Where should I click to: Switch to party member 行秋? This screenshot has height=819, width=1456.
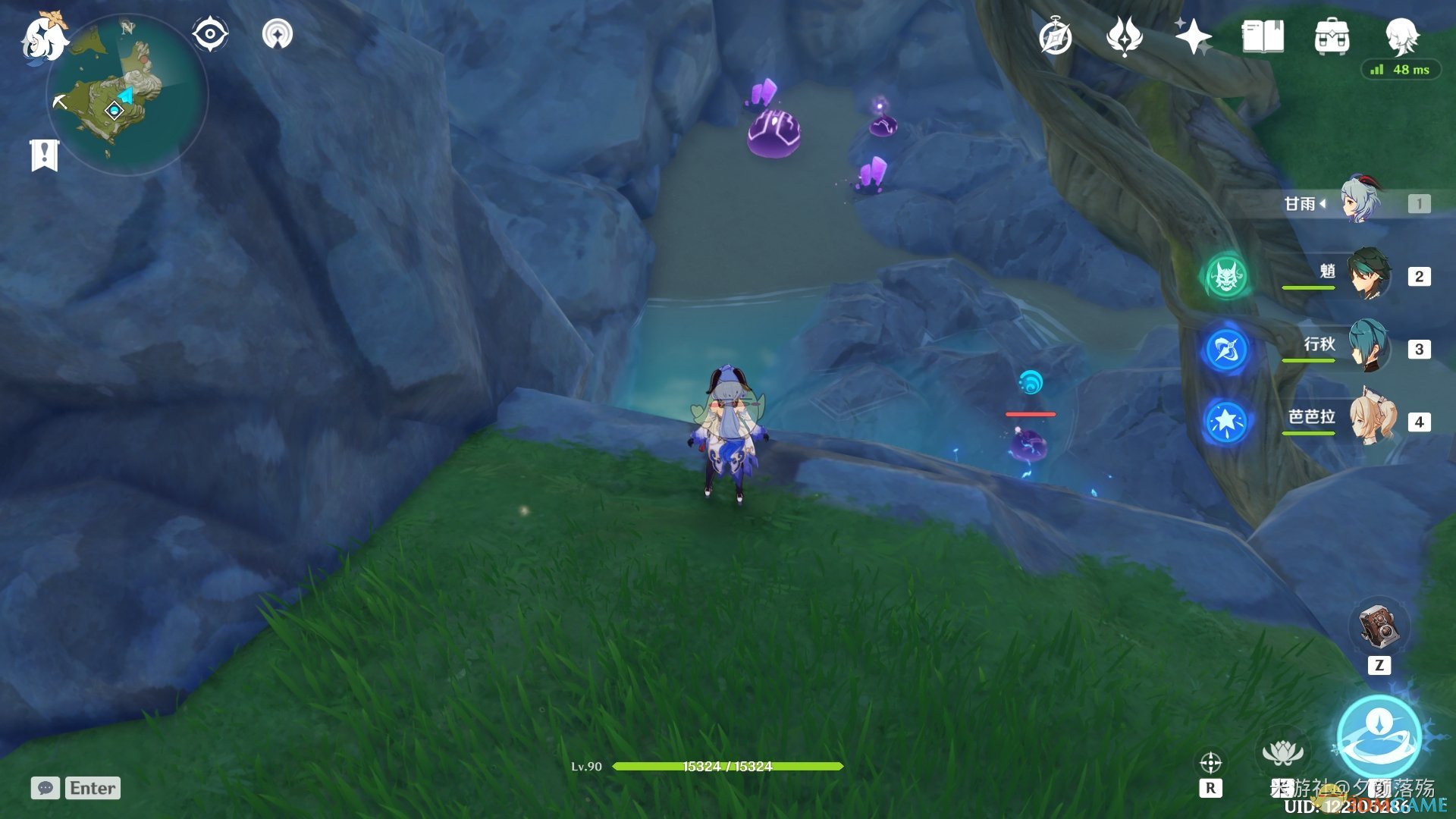tap(1368, 347)
